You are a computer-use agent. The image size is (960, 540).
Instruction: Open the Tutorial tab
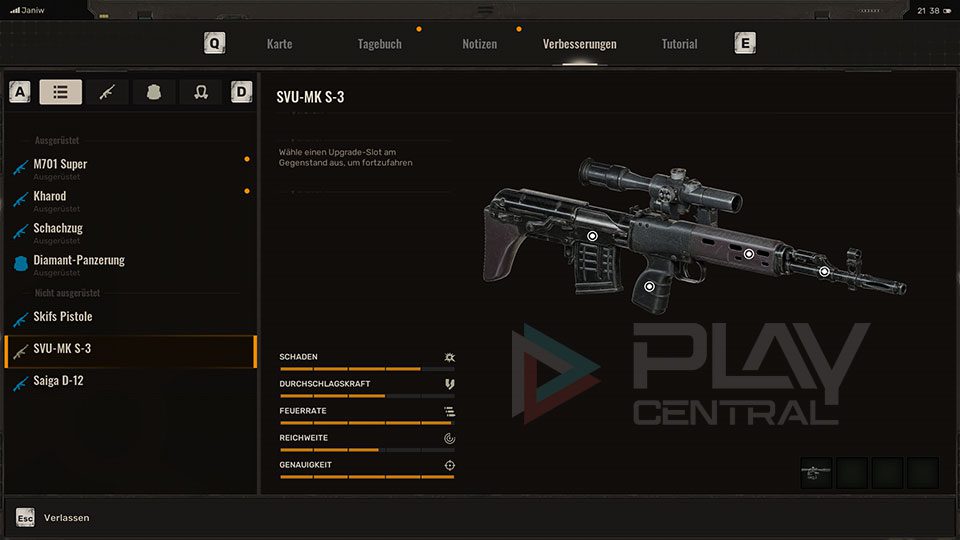click(x=679, y=44)
